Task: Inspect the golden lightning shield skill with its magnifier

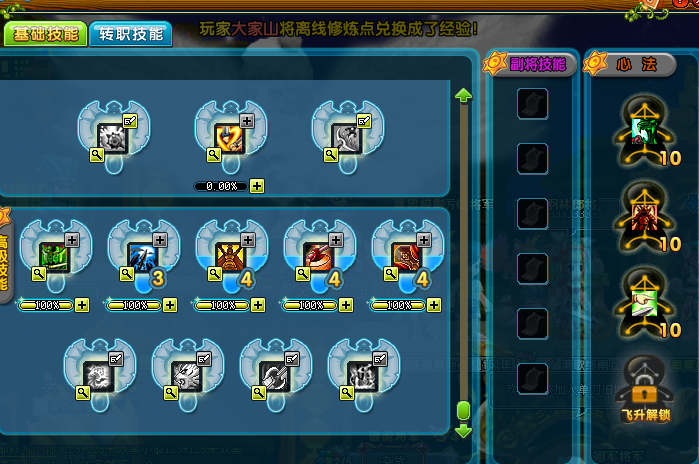Action: pos(213,155)
